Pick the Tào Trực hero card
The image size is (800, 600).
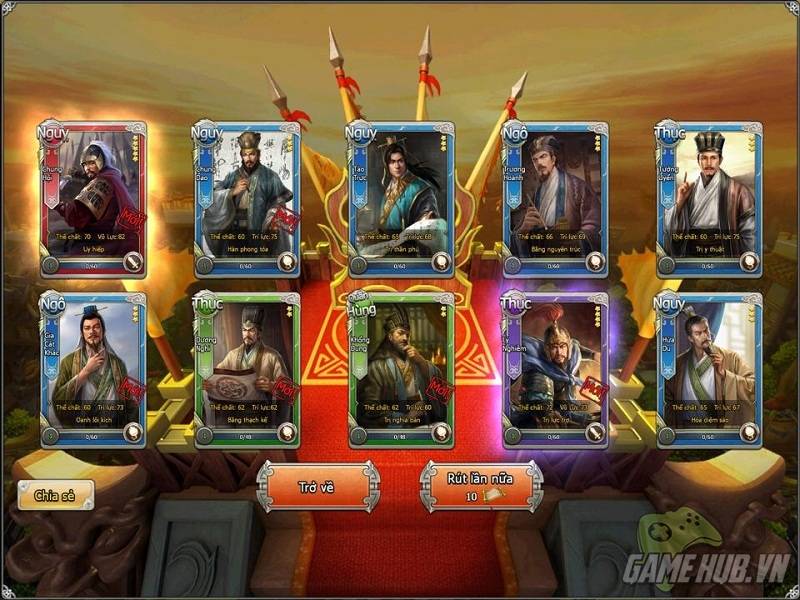[x=400, y=199]
